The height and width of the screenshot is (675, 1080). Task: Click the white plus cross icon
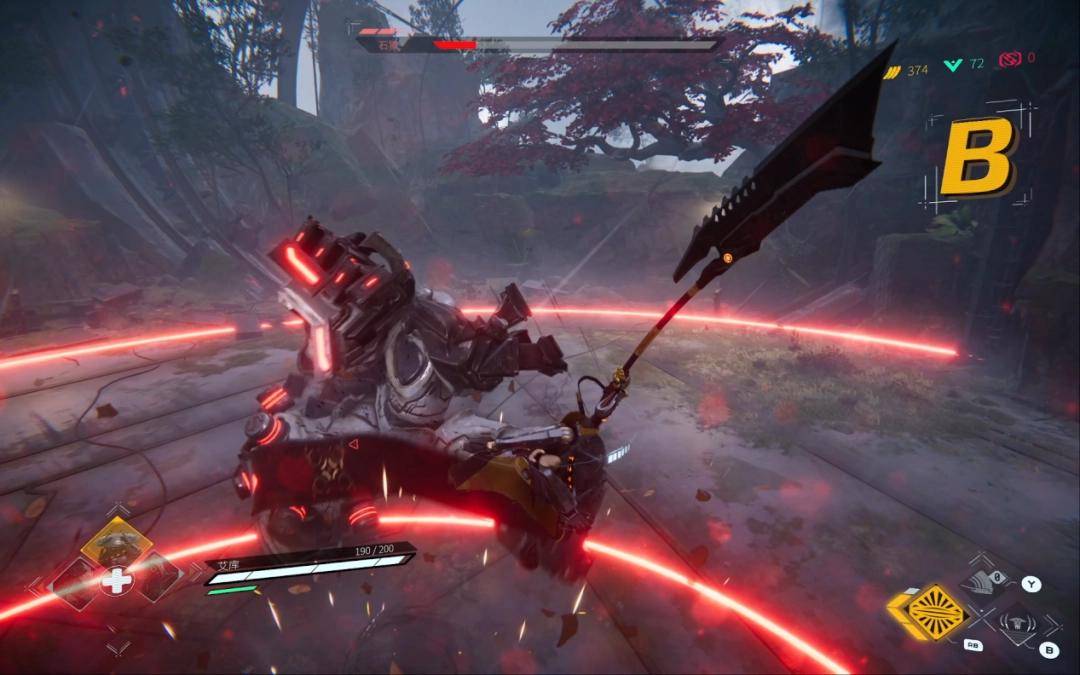[x=116, y=581]
